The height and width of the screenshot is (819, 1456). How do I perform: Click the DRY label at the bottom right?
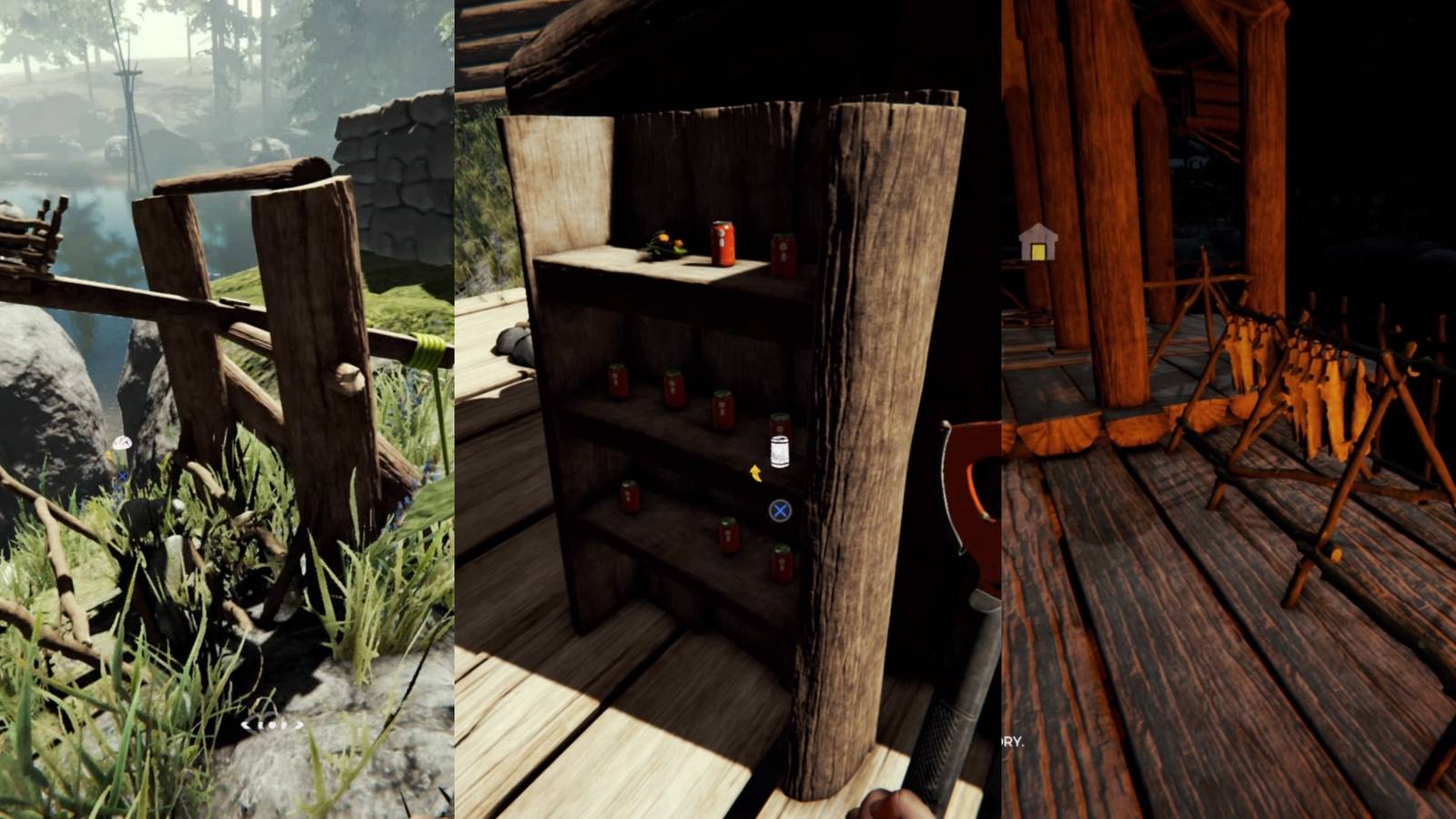point(1013,741)
